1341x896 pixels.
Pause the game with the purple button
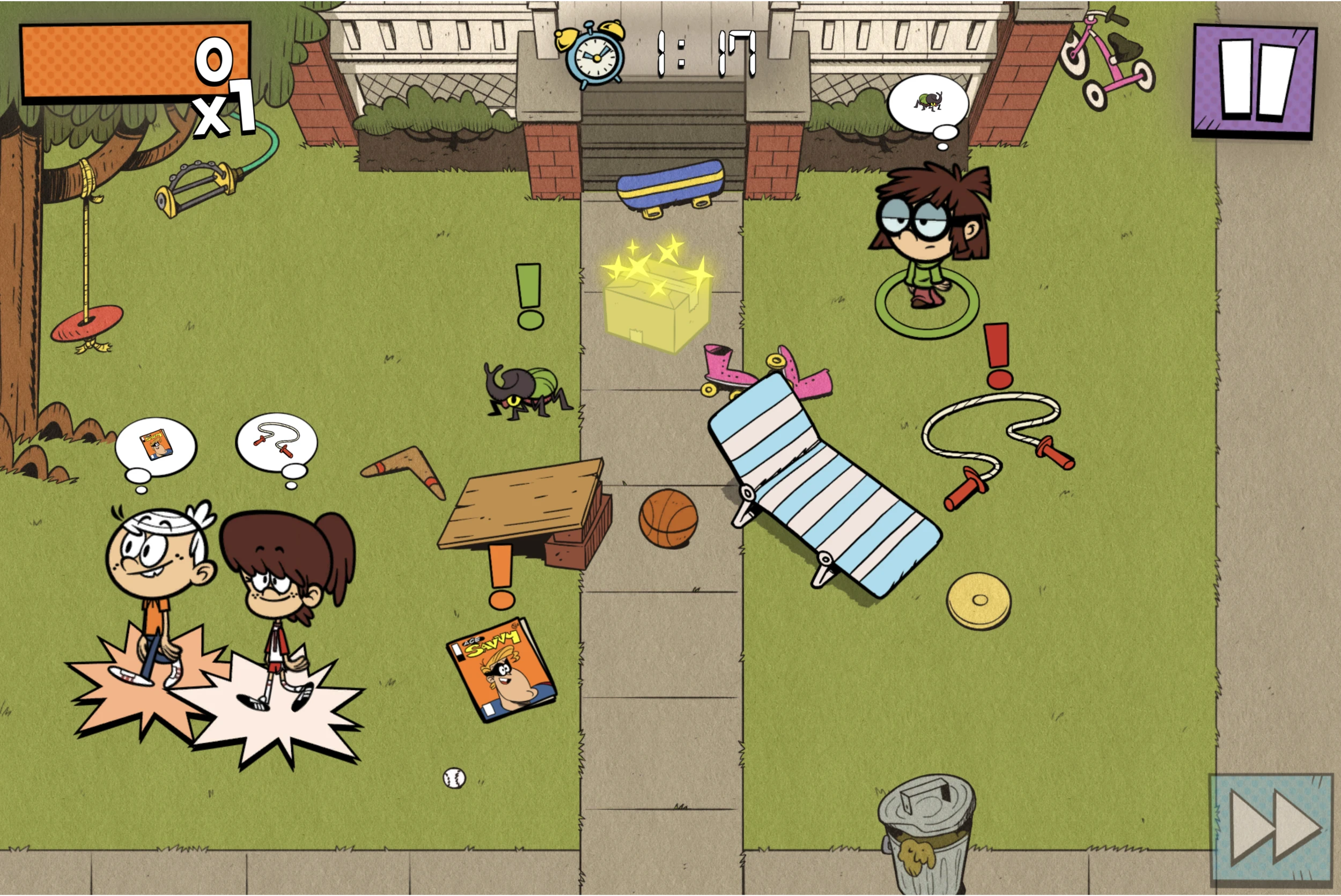(x=1254, y=80)
